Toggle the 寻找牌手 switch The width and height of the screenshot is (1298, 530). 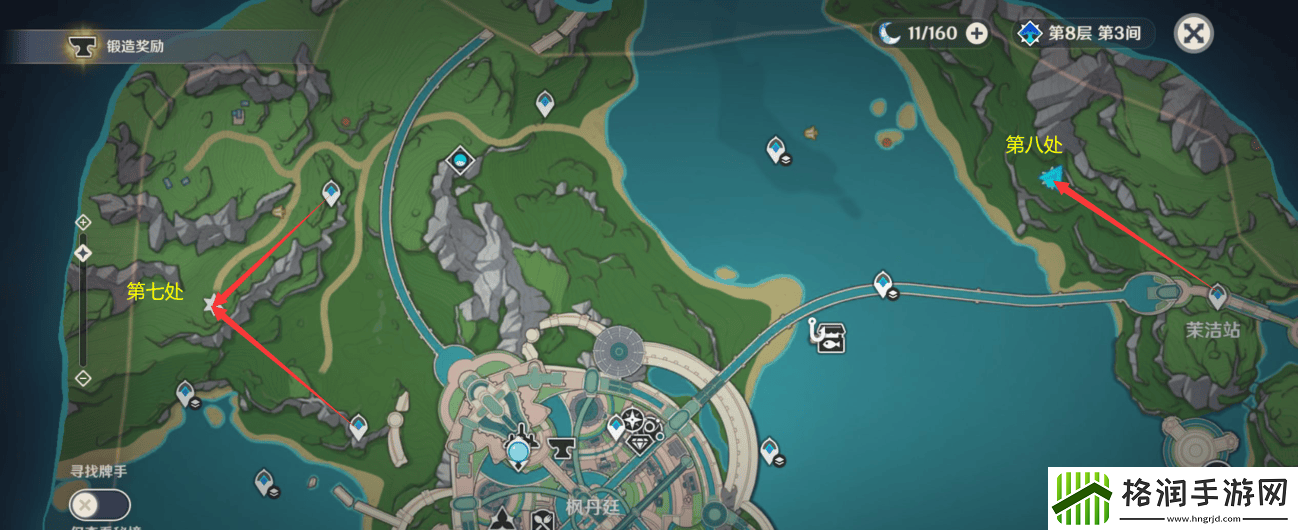click(x=101, y=504)
